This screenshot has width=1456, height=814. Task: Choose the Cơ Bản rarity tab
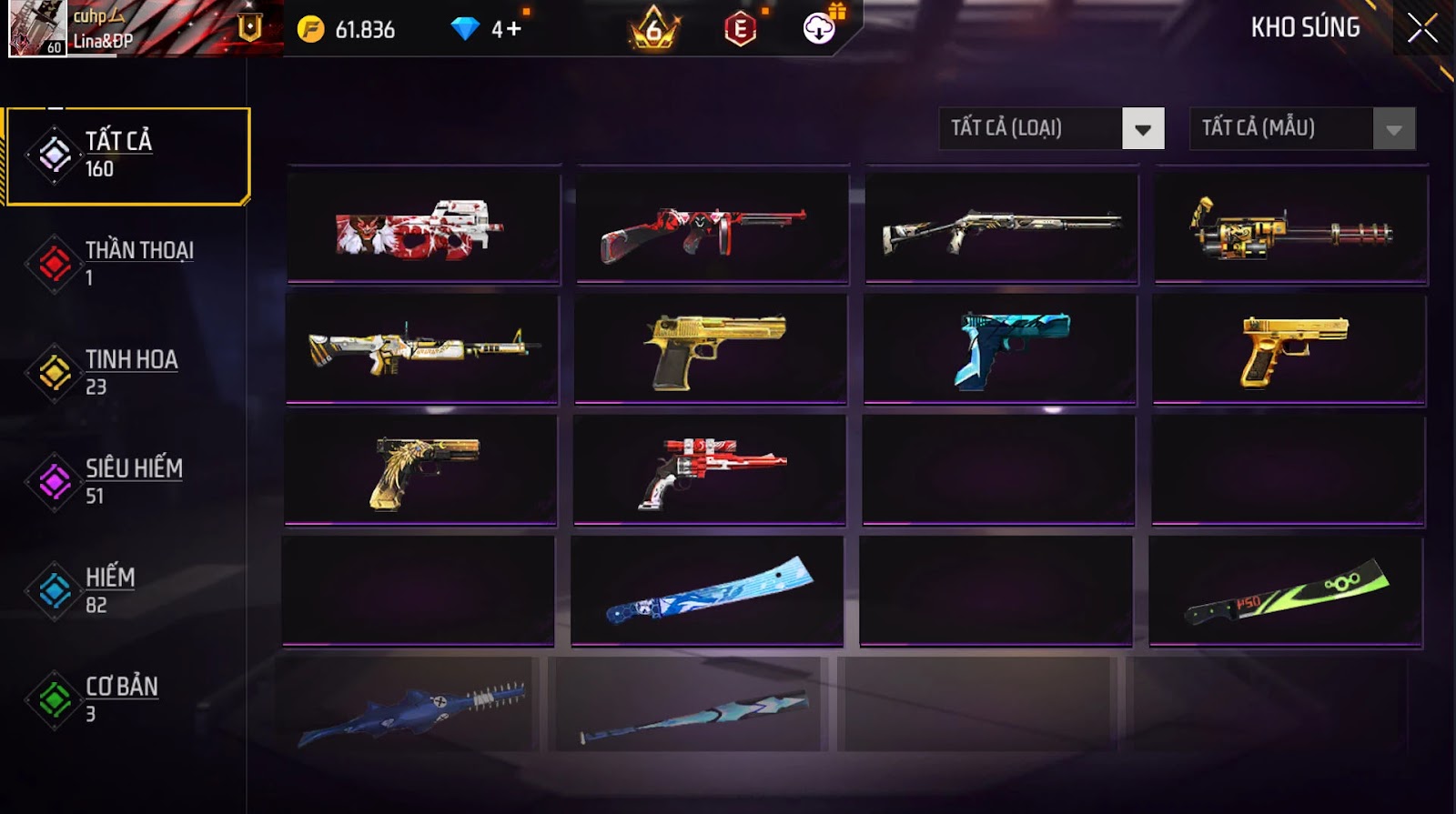click(127, 699)
